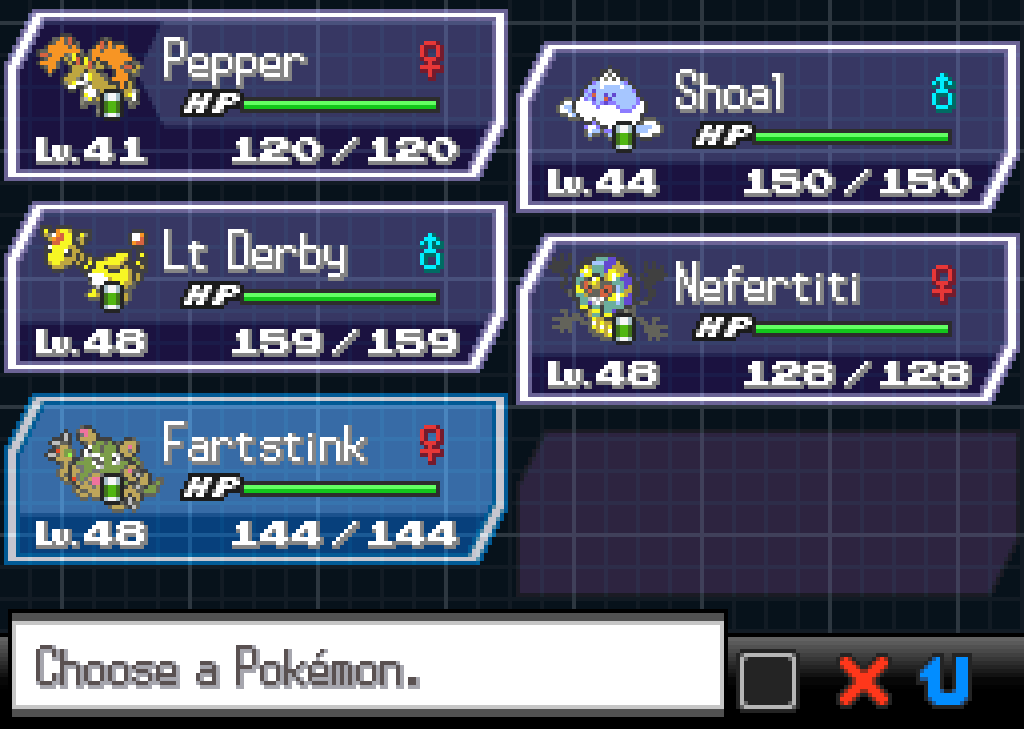This screenshot has width=1024, height=729.
Task: Choose the highlighted Fartstink panel
Action: pyautogui.click(x=255, y=480)
